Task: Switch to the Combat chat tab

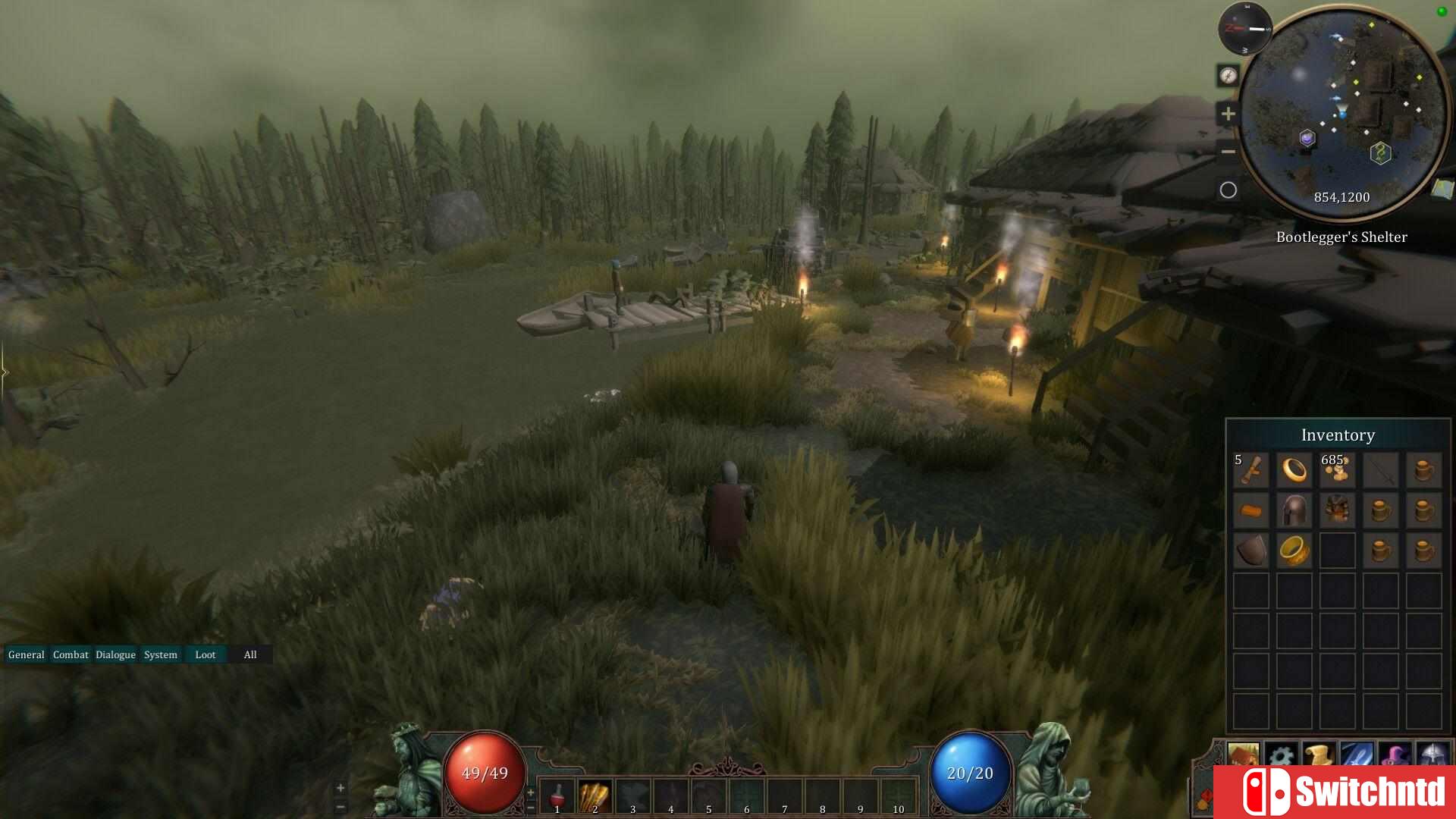Action: pyautogui.click(x=71, y=654)
